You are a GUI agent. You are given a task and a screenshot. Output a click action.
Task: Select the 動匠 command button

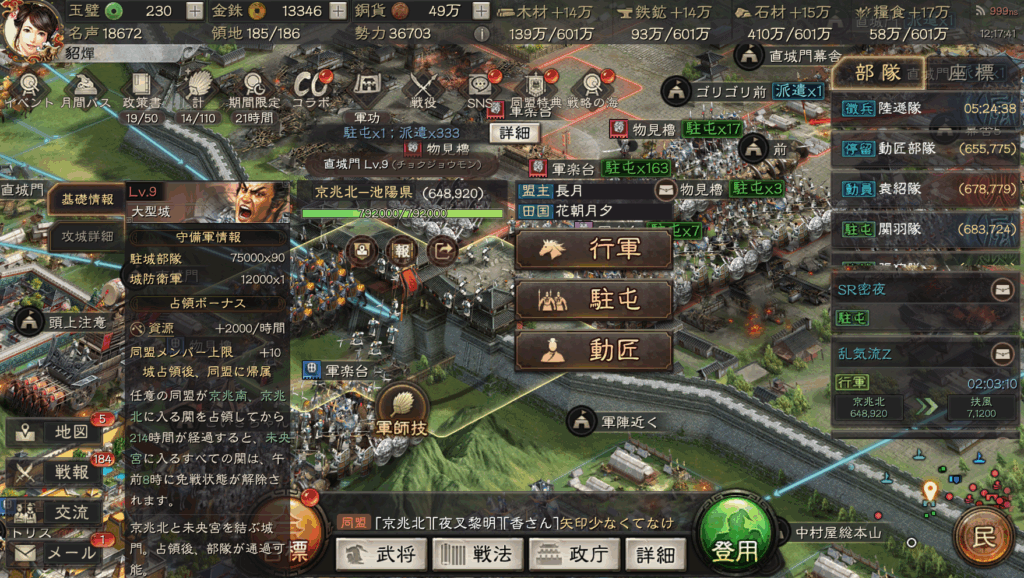click(x=593, y=350)
